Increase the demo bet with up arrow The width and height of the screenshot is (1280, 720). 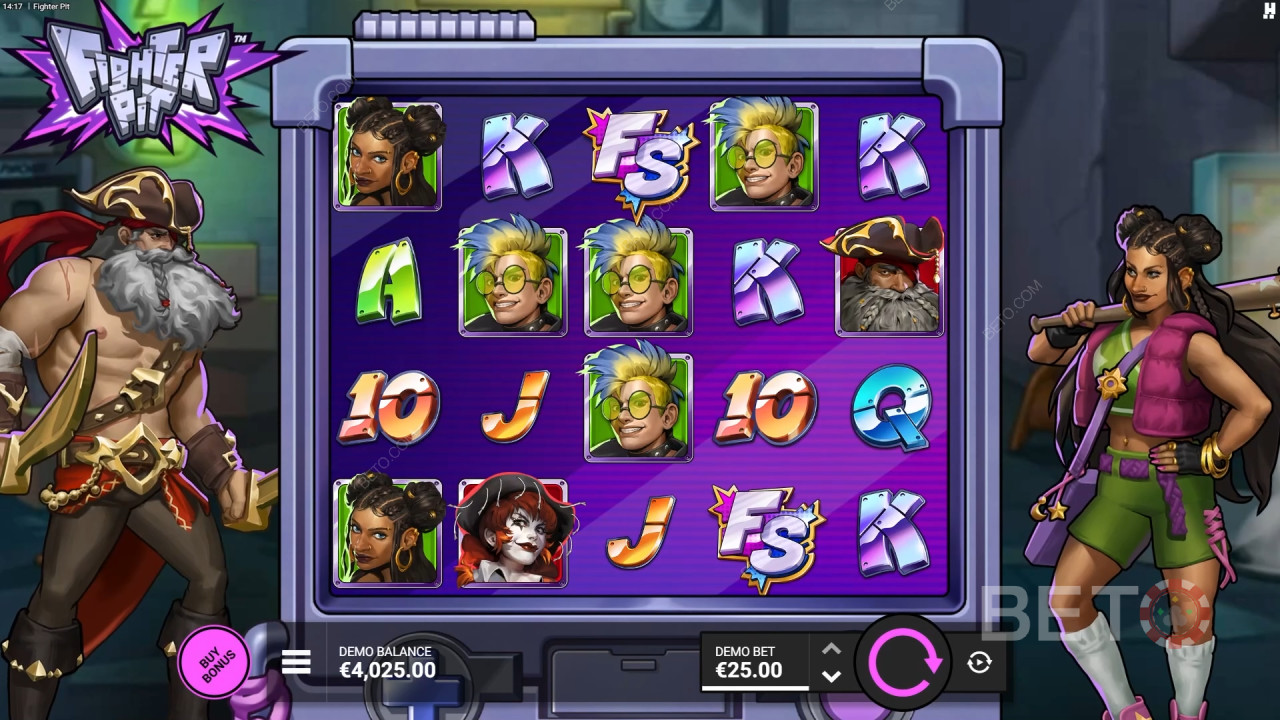pos(831,648)
